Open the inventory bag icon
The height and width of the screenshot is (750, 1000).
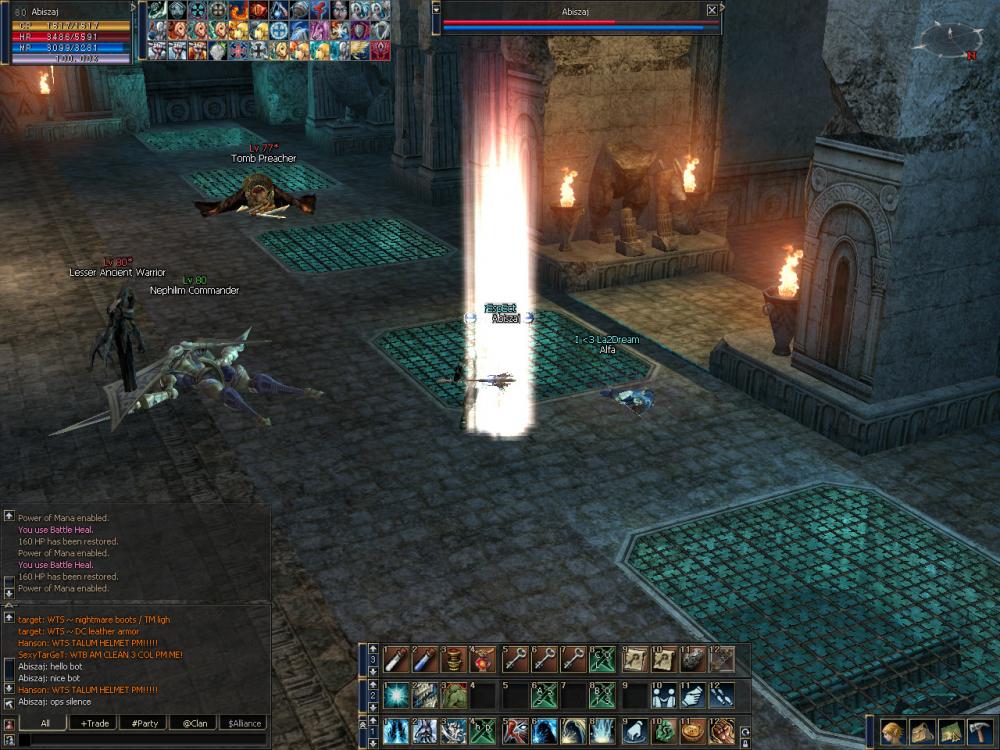tap(921, 731)
